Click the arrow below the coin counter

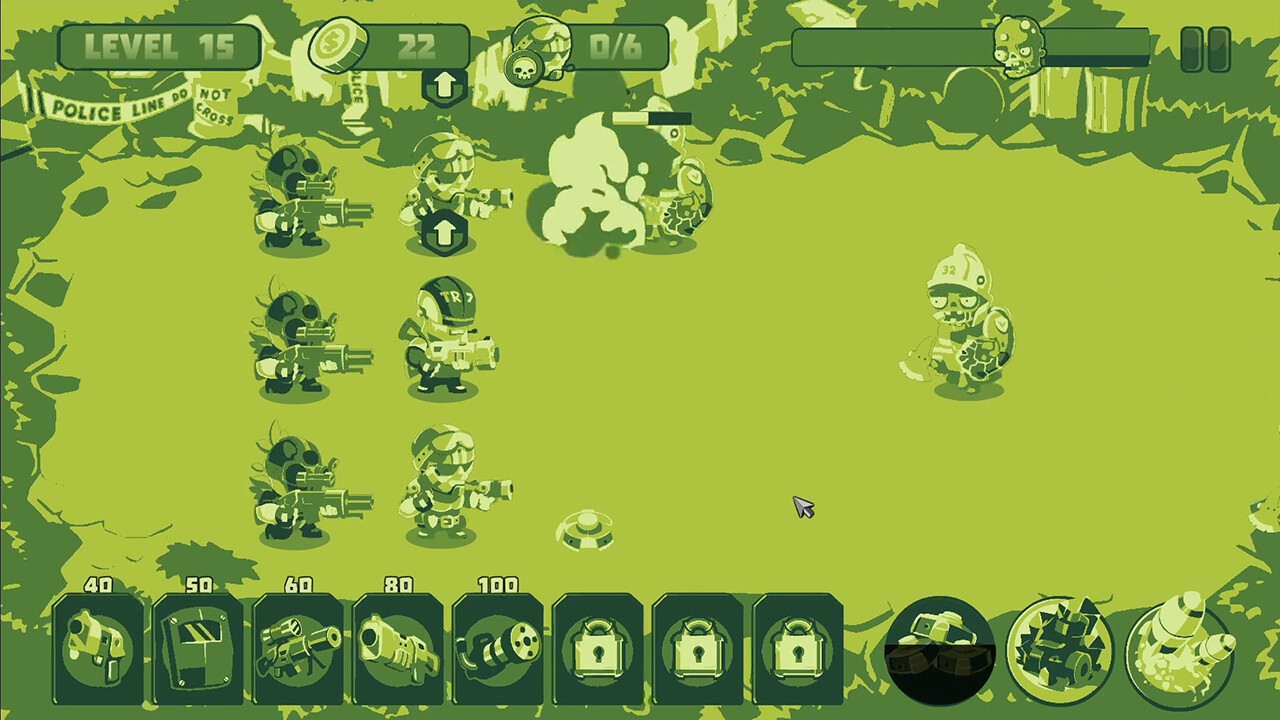point(444,85)
